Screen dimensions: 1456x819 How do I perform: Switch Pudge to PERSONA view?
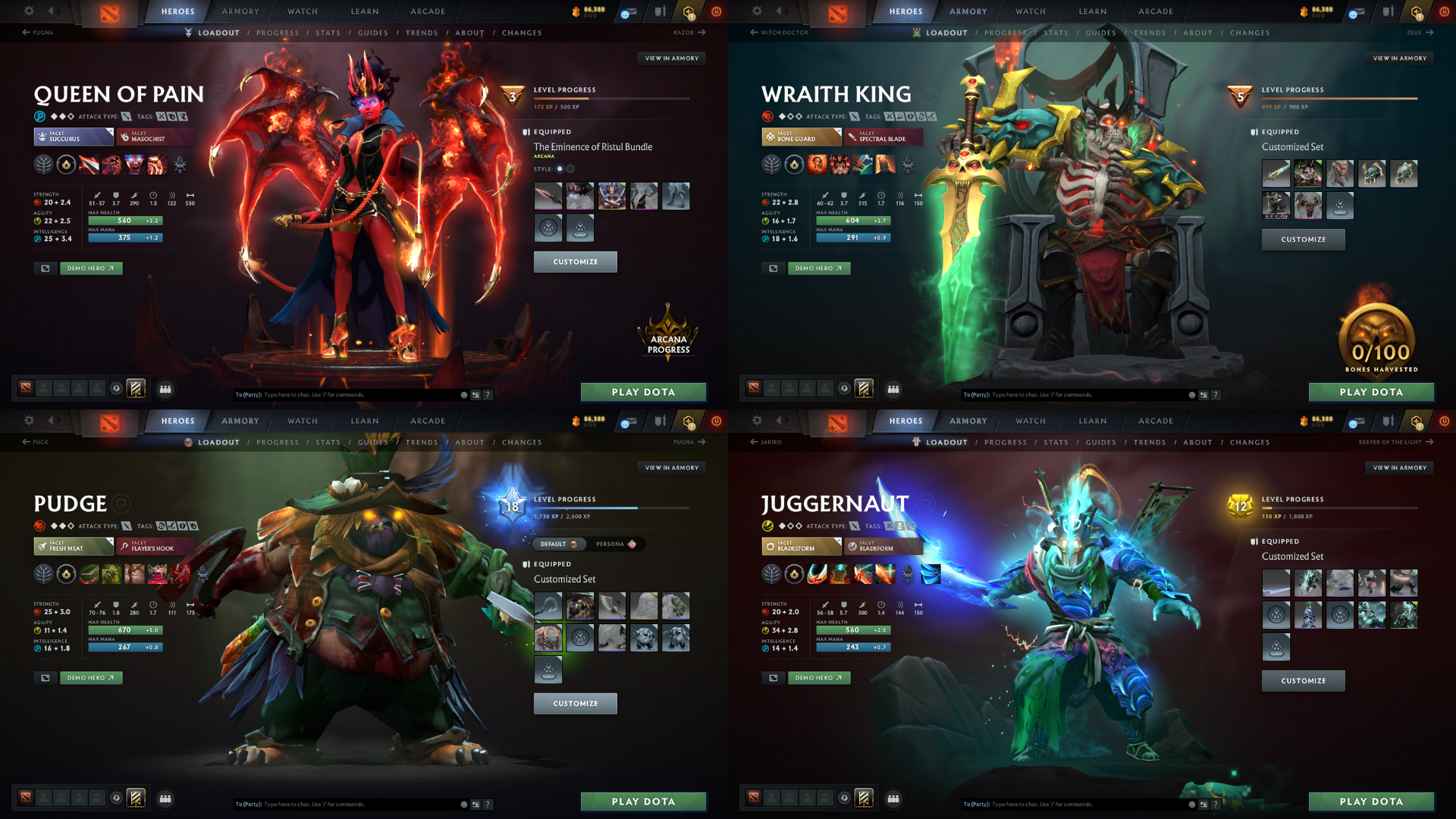pos(617,544)
